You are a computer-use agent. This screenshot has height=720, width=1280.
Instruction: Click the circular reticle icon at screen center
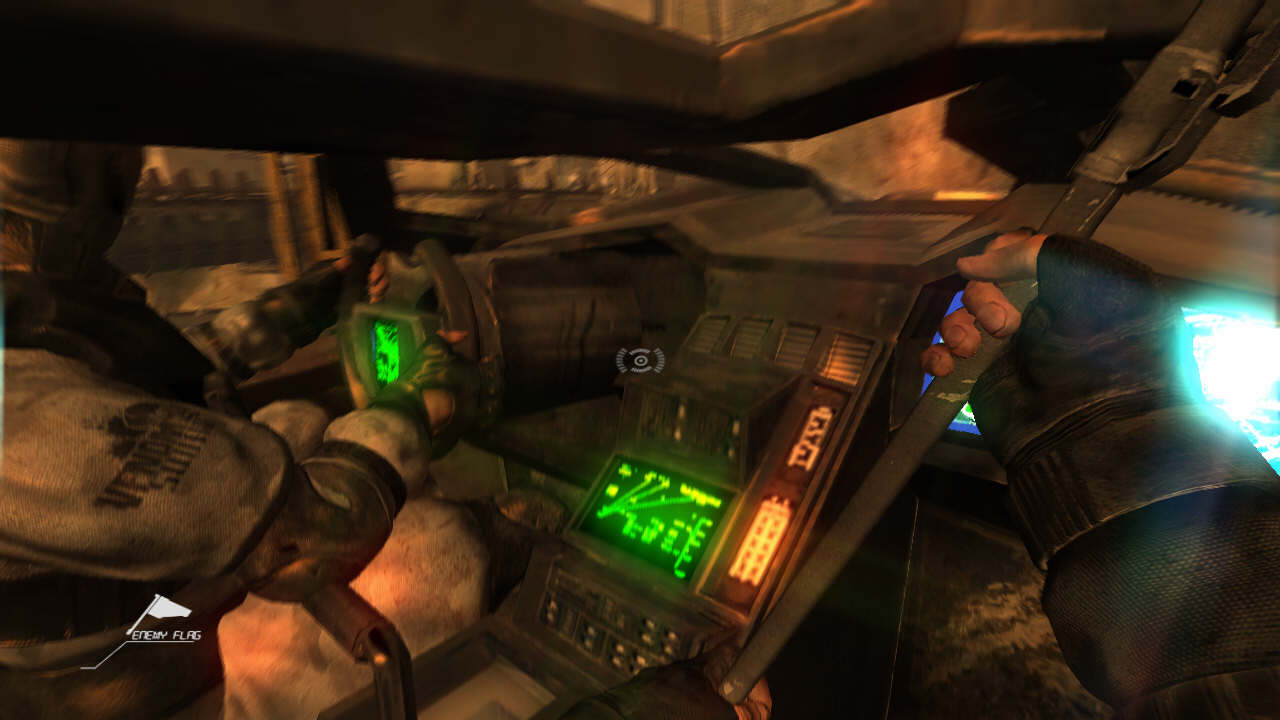point(640,360)
